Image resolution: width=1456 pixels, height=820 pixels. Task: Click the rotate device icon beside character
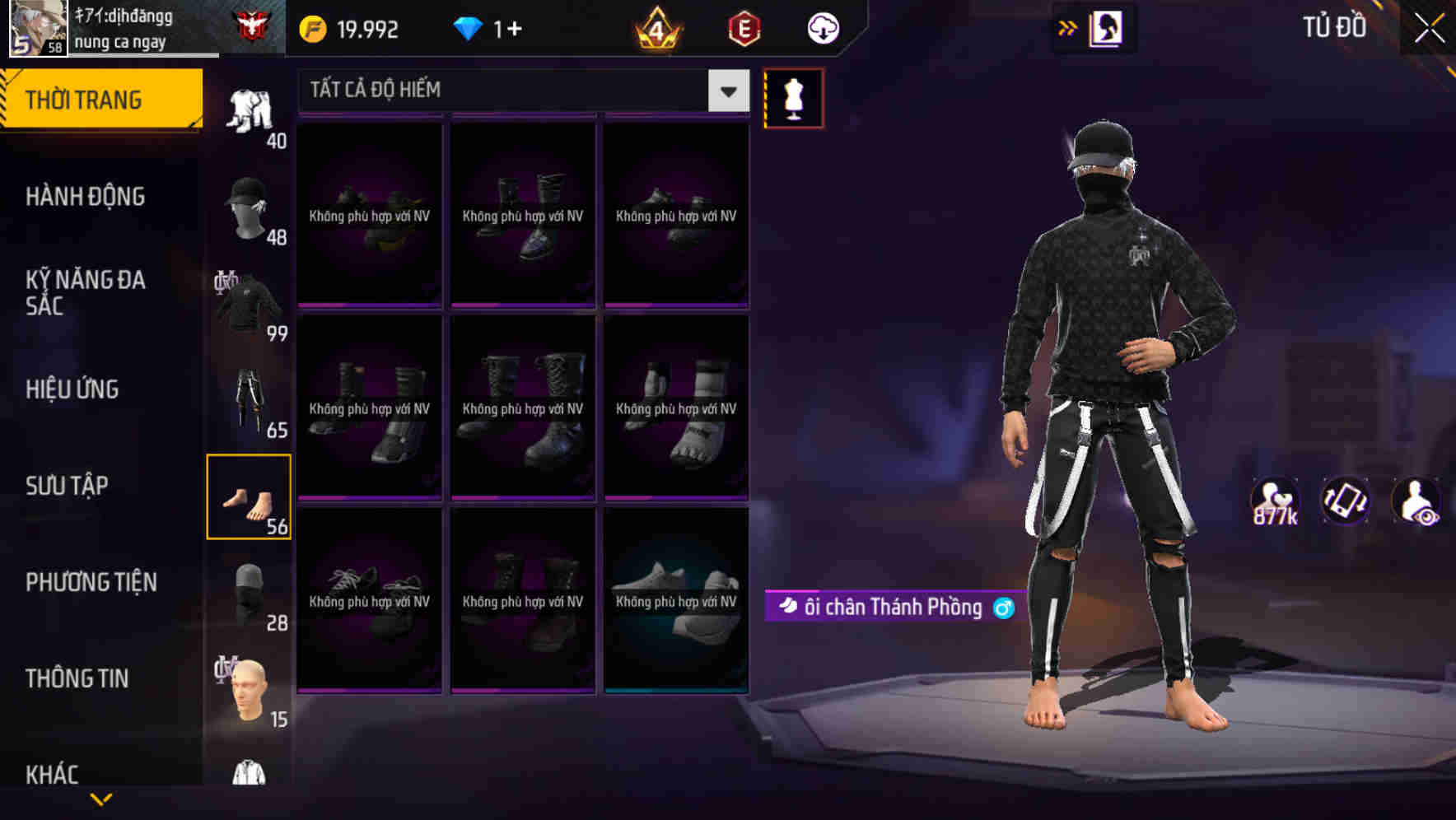[x=1346, y=501]
